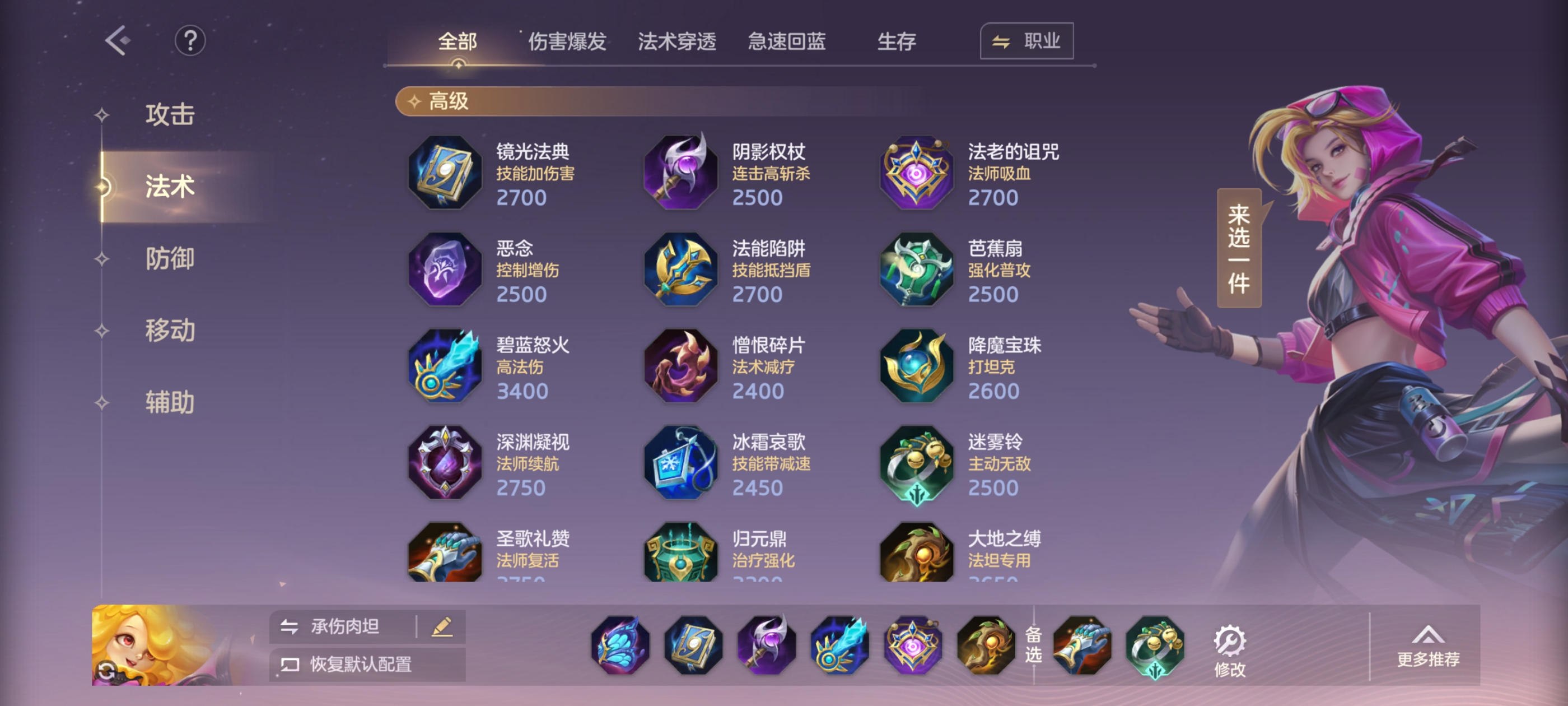Select the 镜光法典 spellbook icon
This screenshot has height=706, width=1568.
[445, 173]
